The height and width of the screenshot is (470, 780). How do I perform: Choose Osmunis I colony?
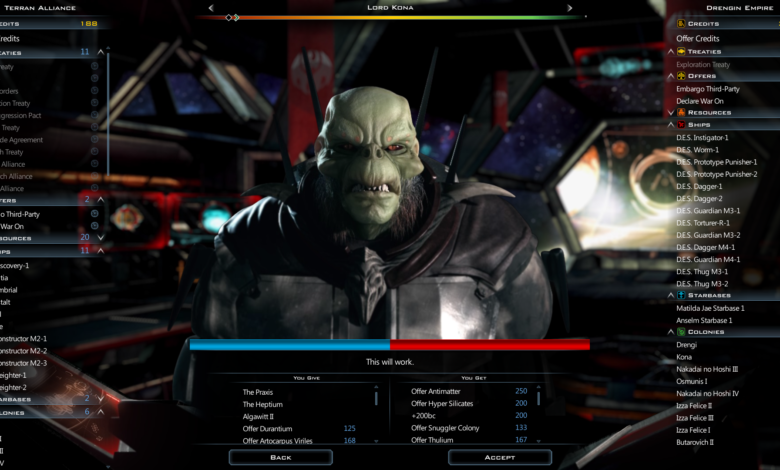coord(692,381)
